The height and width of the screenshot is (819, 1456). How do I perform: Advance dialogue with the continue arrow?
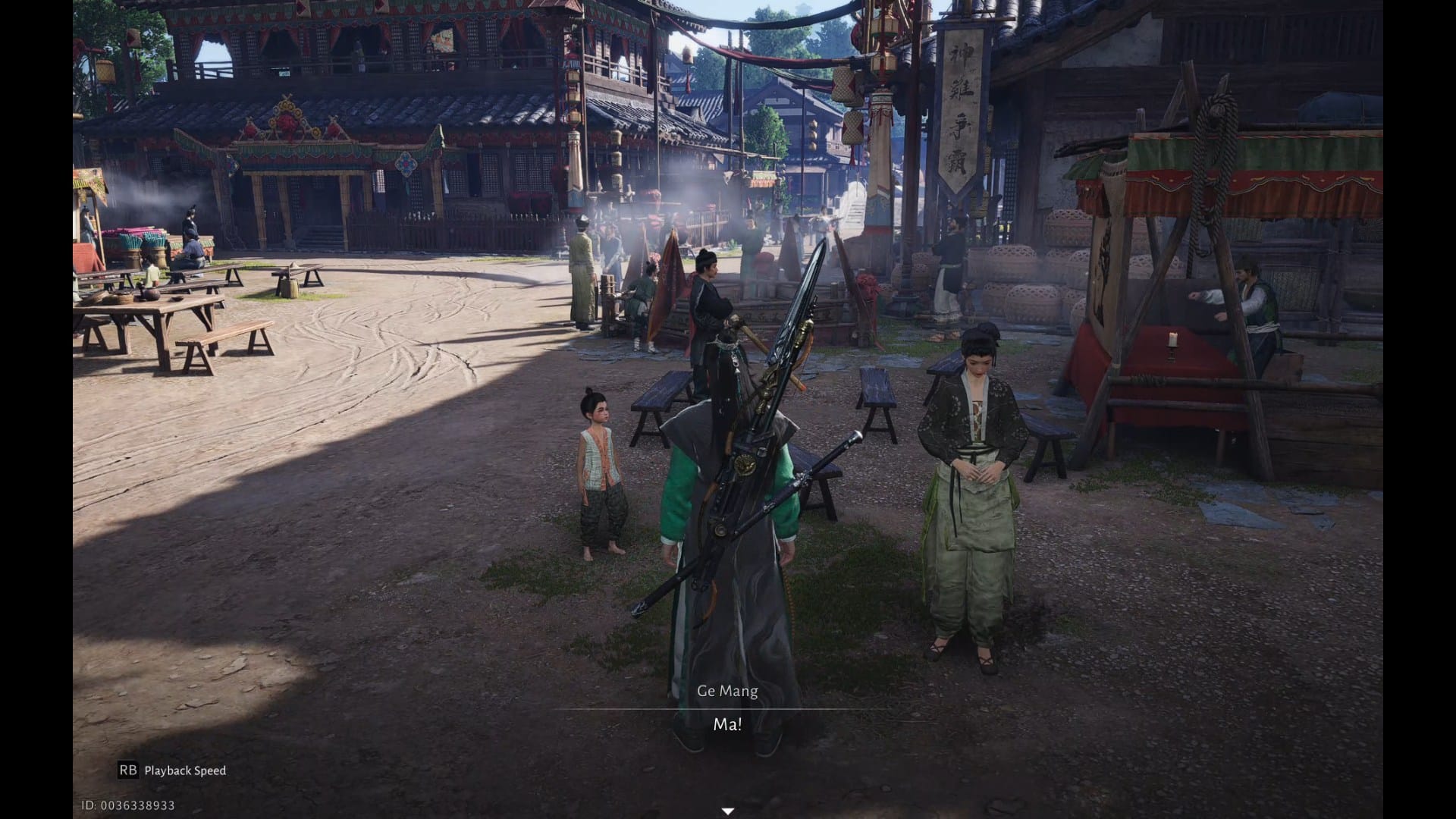pos(728,811)
